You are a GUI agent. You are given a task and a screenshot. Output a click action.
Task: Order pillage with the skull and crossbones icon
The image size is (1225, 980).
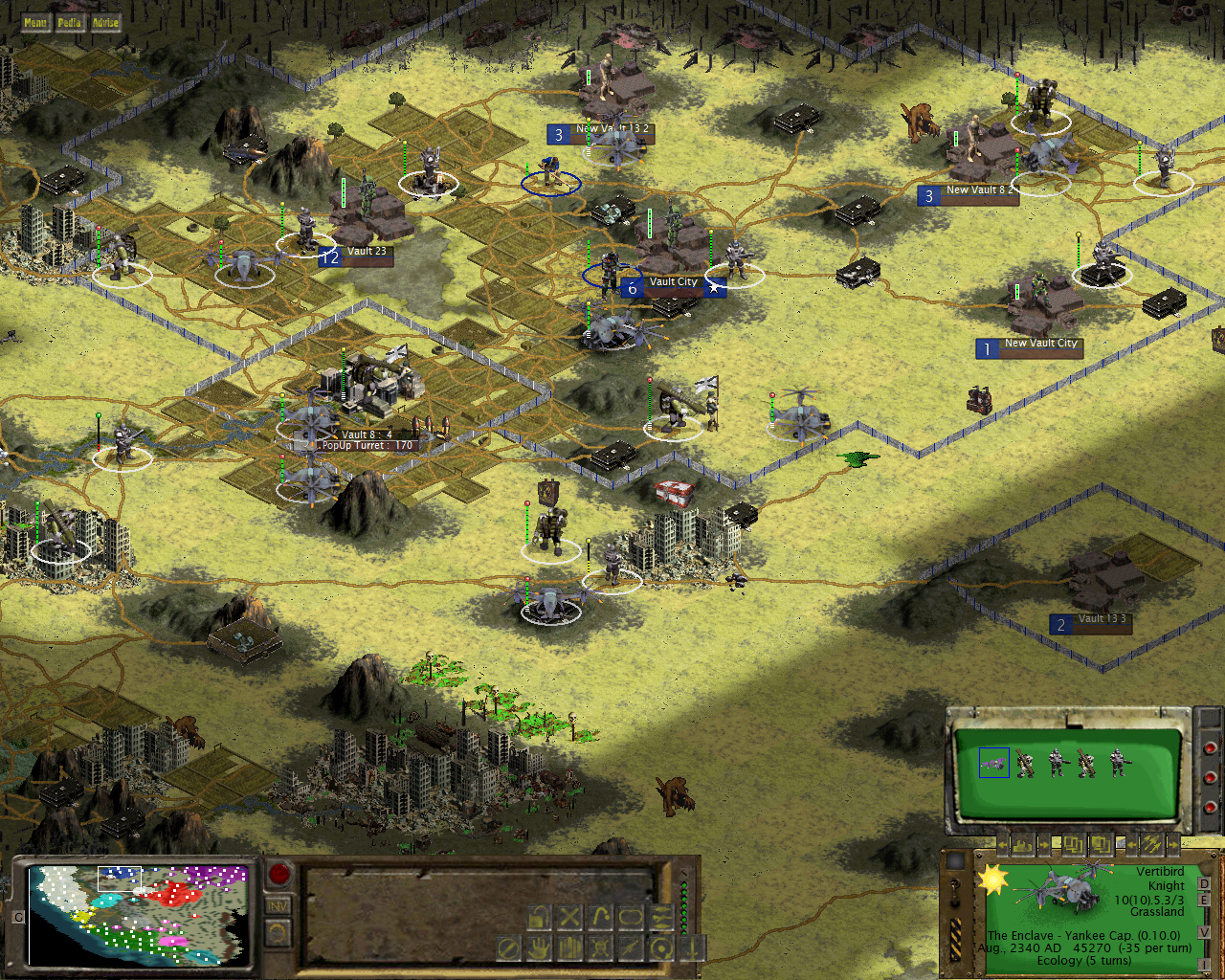click(598, 949)
